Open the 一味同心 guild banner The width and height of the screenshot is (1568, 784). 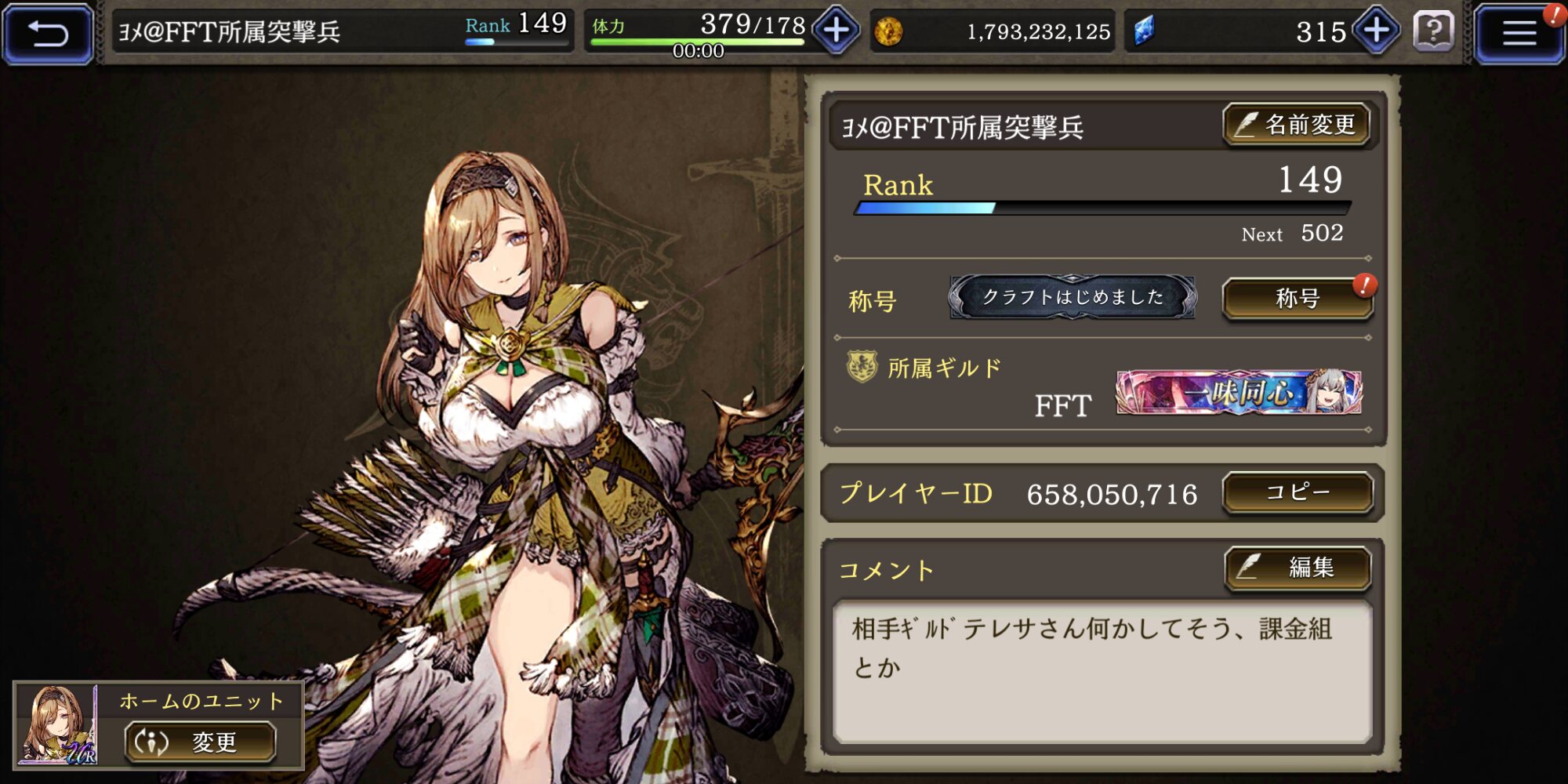[x=1239, y=392]
